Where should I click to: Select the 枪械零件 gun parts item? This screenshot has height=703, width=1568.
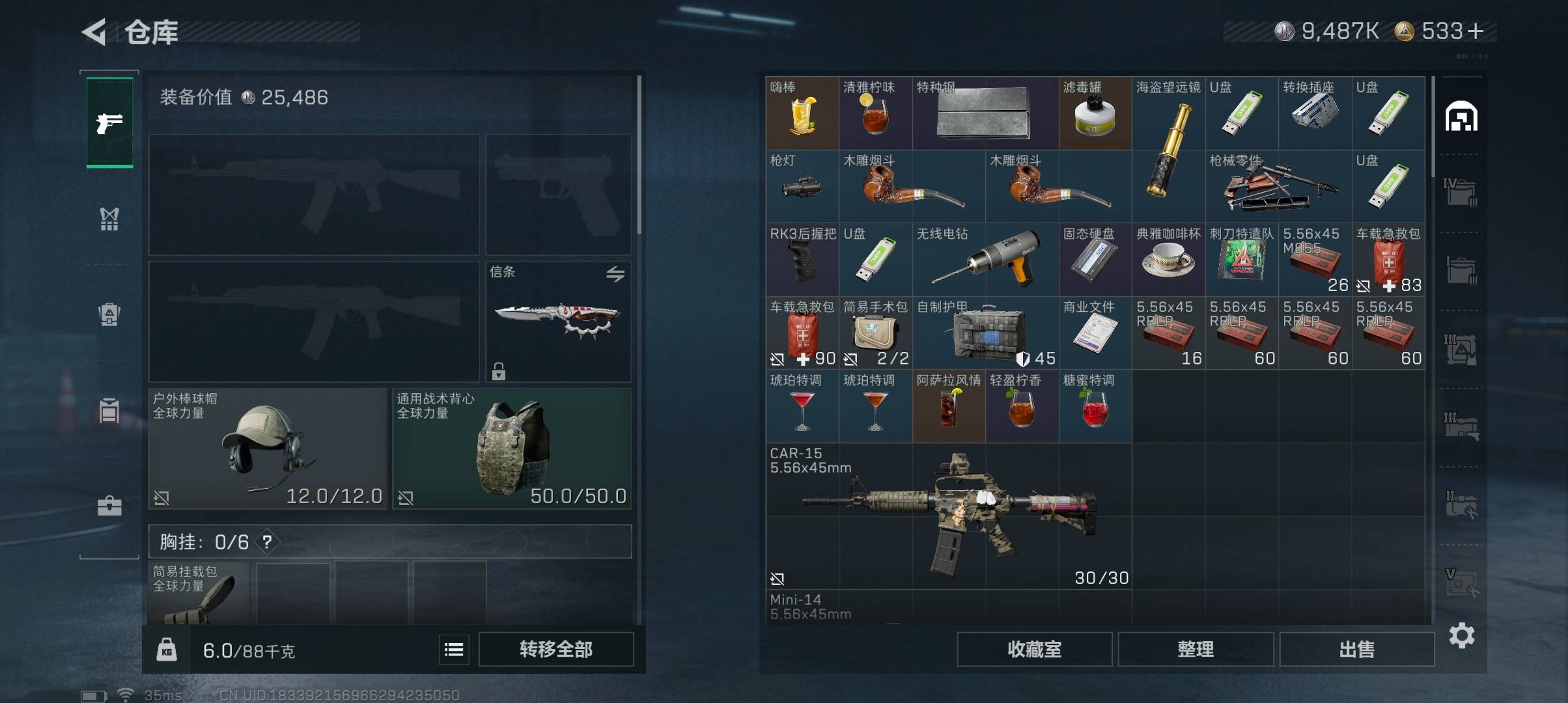(1278, 187)
